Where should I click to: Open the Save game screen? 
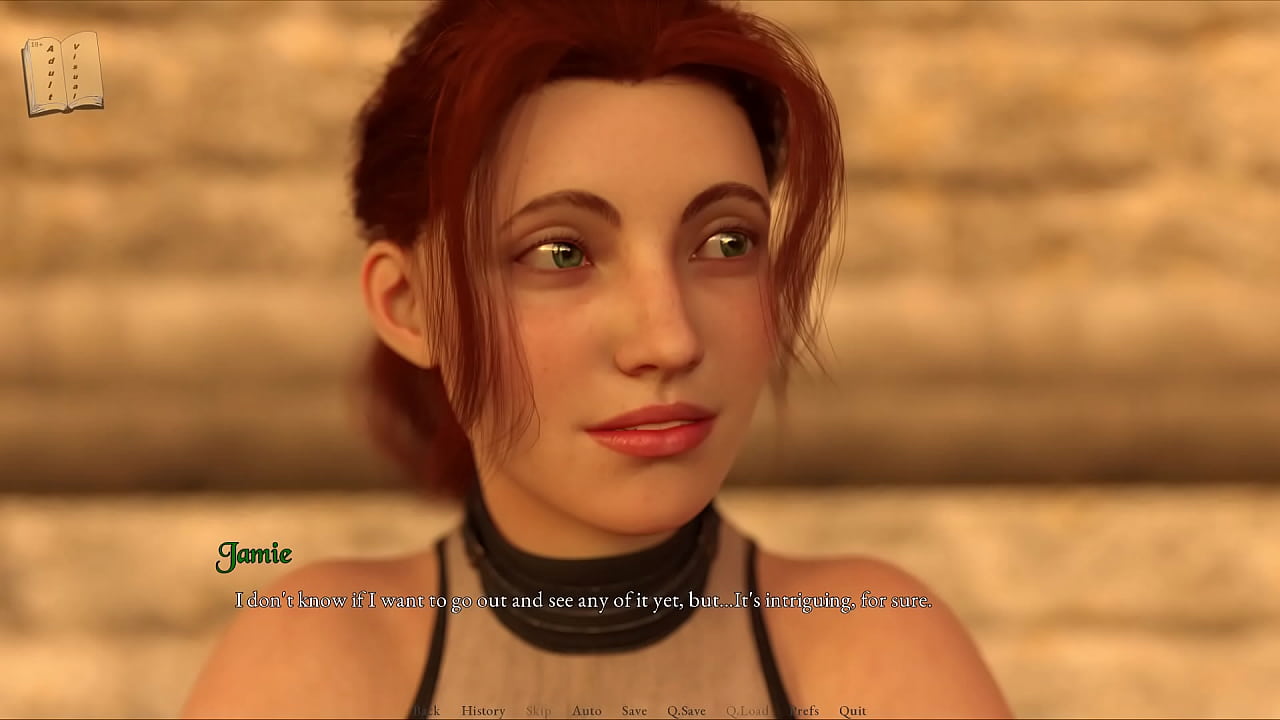tap(634, 711)
